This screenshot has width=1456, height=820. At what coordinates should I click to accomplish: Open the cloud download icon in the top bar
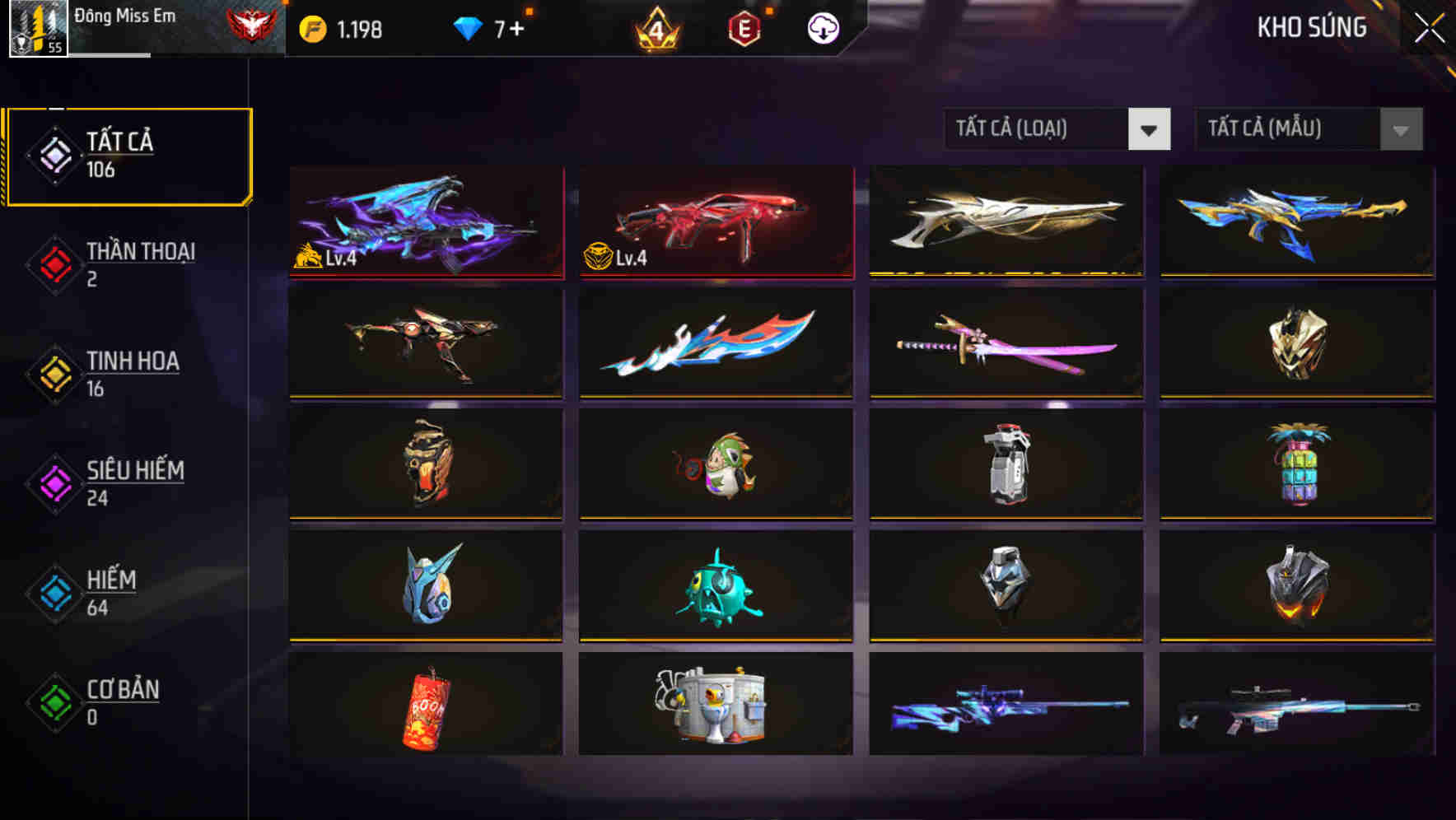tap(821, 27)
